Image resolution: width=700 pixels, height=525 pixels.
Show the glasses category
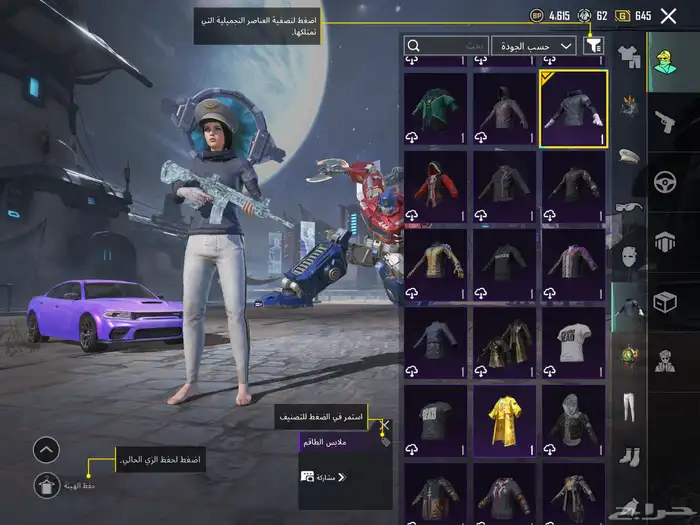click(629, 205)
